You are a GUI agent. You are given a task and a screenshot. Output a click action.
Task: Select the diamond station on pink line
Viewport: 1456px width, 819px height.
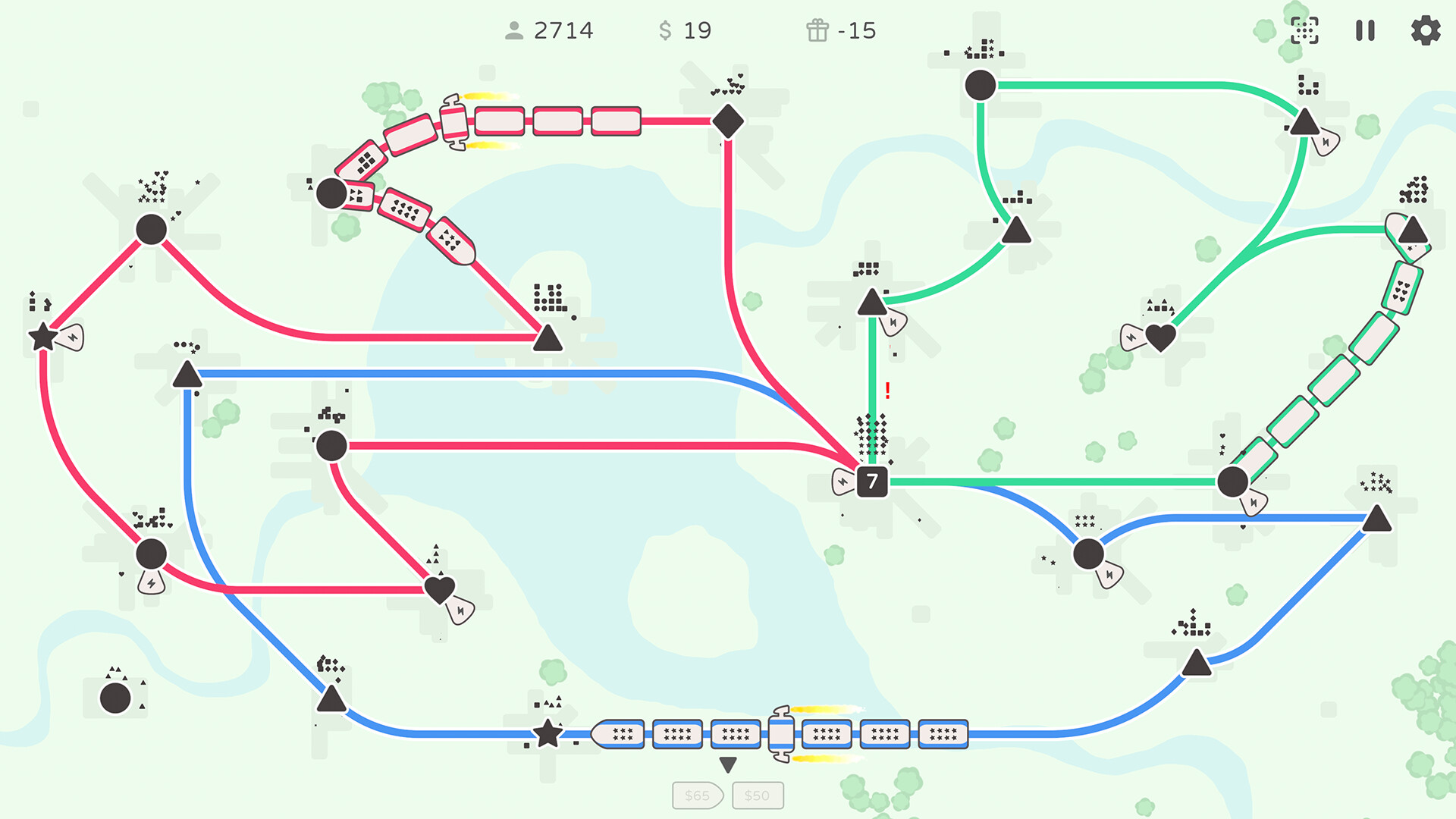coord(728,121)
